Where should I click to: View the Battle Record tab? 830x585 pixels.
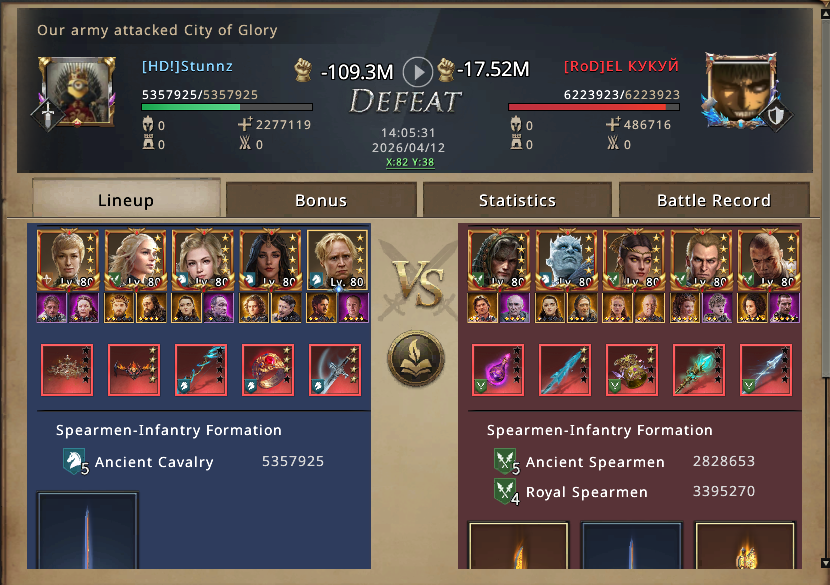click(x=713, y=200)
